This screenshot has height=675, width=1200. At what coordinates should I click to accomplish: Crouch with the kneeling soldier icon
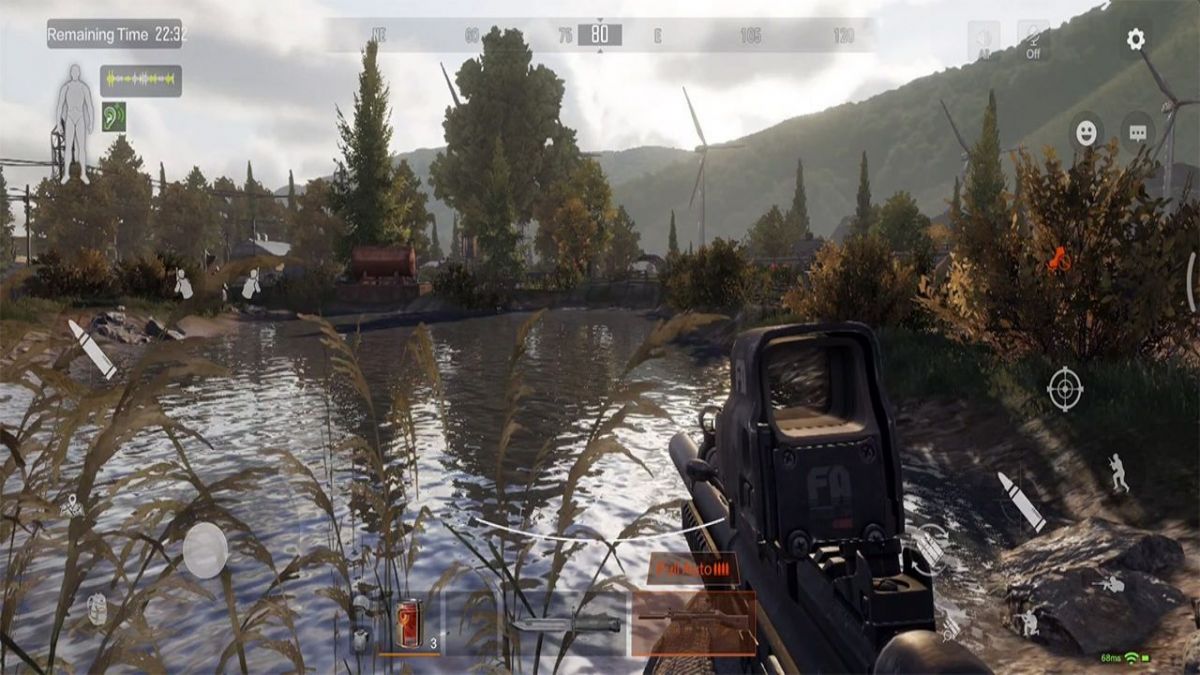(1027, 623)
